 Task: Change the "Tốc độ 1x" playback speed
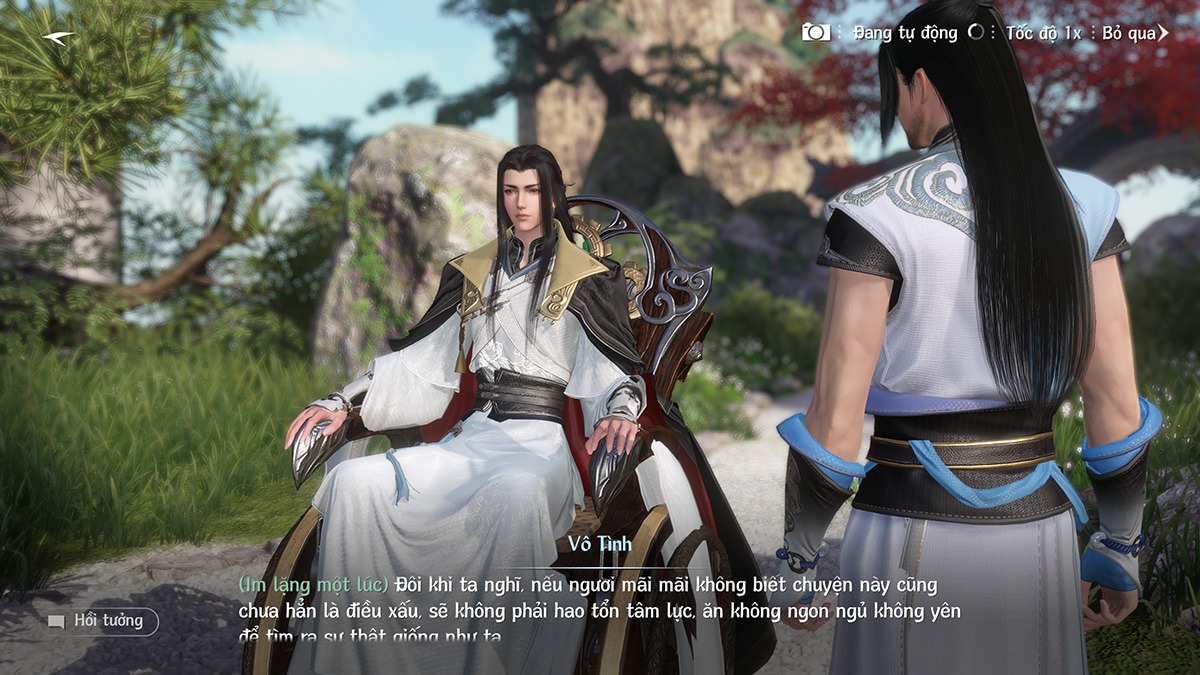1043,33
